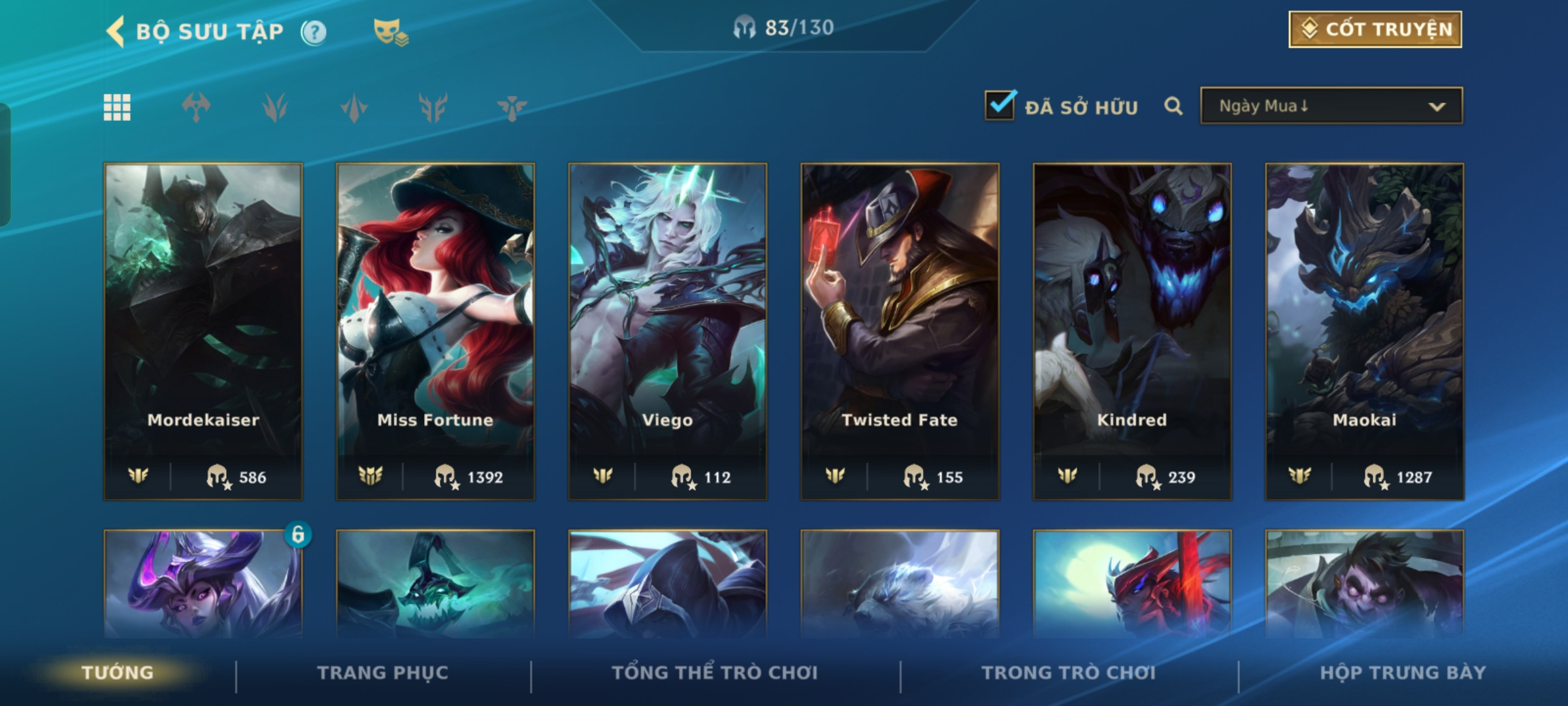Expand the Ngày Mua sort dropdown

1331,106
